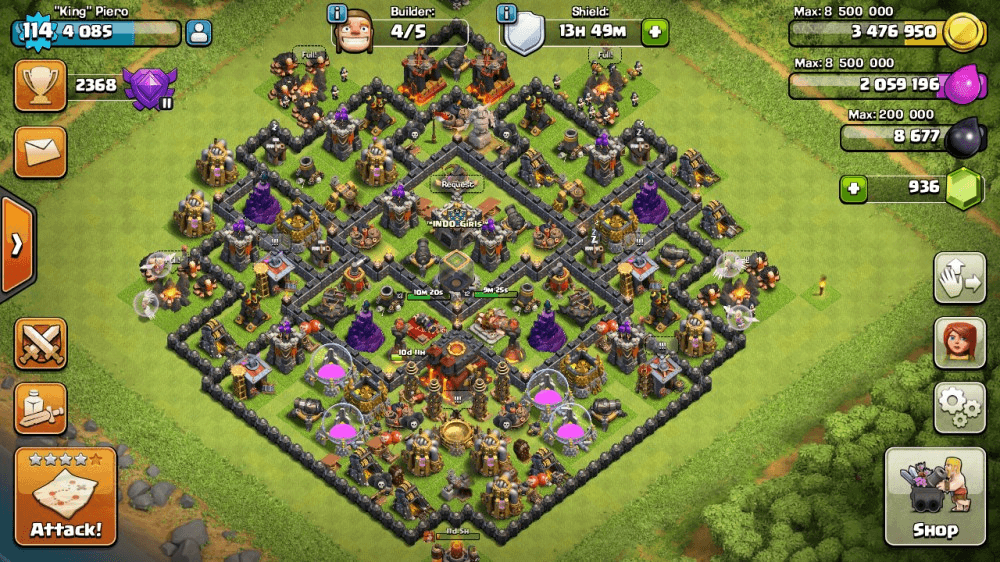Image resolution: width=1000 pixels, height=562 pixels.
Task: Buy gems with the green plus button
Action: tap(853, 188)
